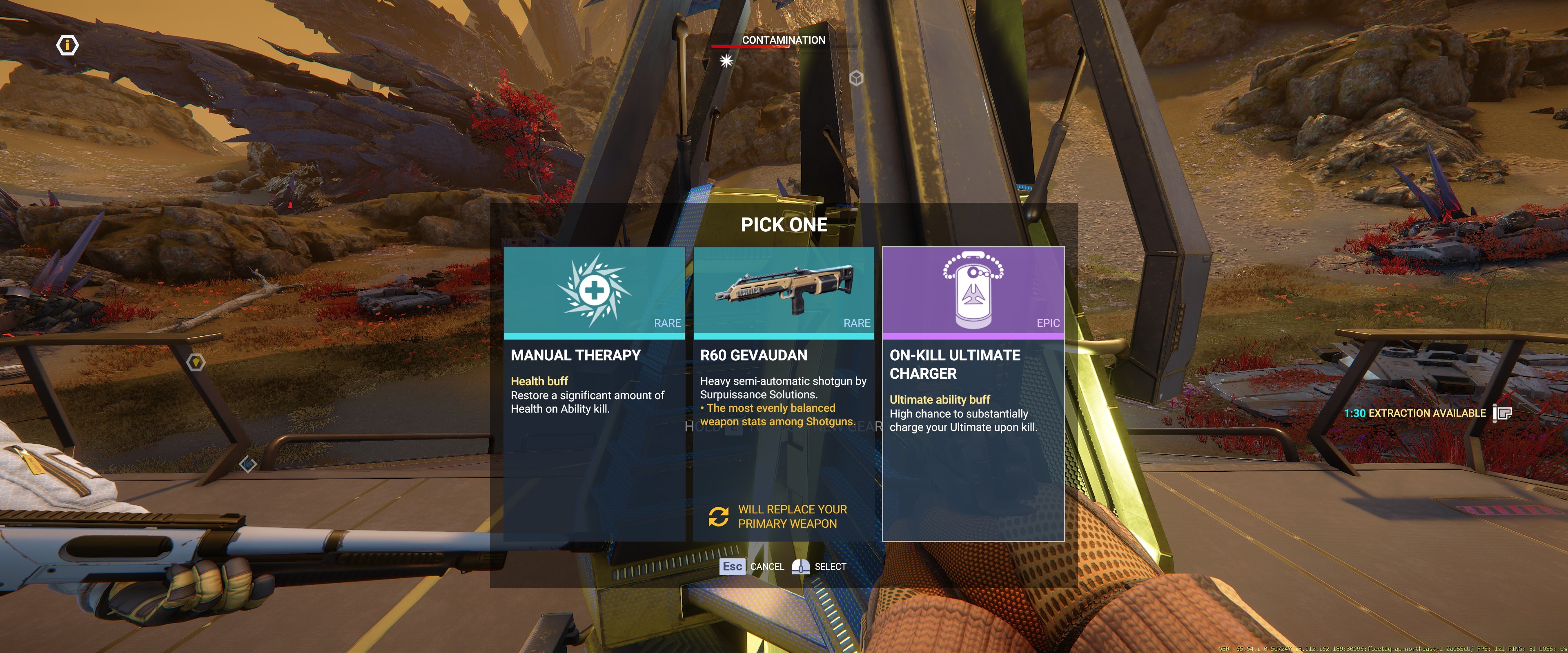Choose the Manual Therapy health buff card
The width and height of the screenshot is (1568, 653).
coord(594,393)
